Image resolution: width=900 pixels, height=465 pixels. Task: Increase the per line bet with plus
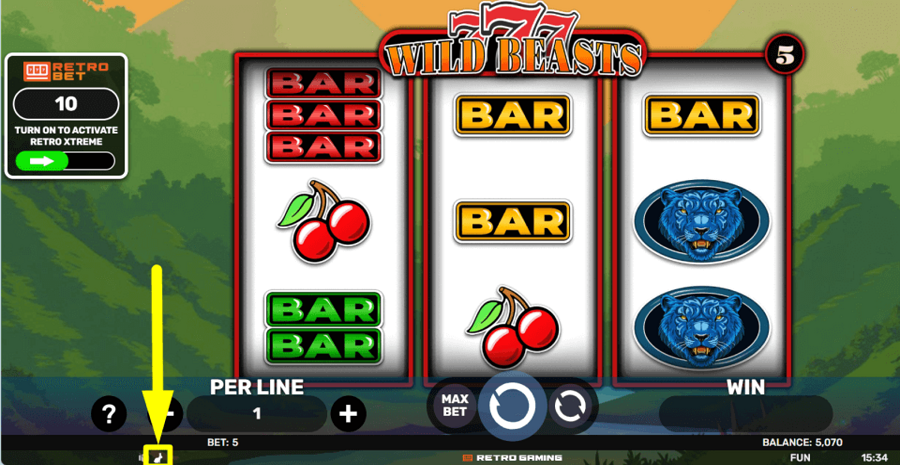point(347,413)
